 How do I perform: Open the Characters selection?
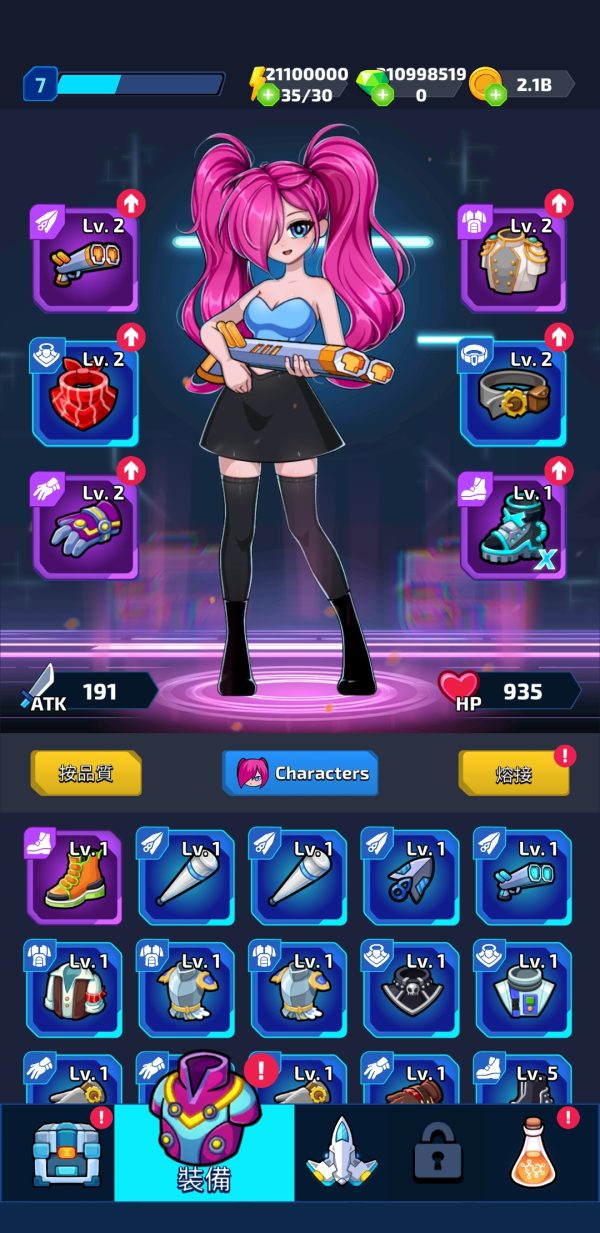click(x=300, y=773)
